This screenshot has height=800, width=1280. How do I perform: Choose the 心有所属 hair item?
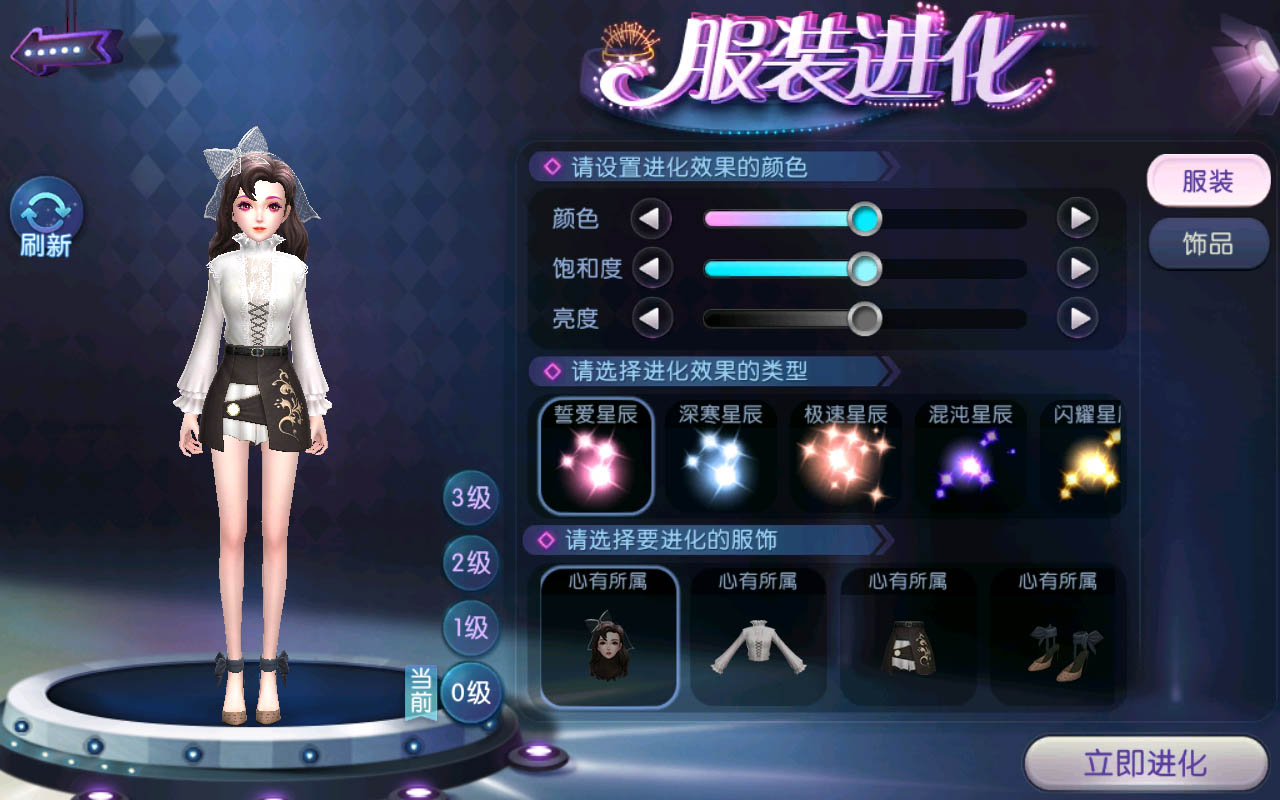point(609,637)
